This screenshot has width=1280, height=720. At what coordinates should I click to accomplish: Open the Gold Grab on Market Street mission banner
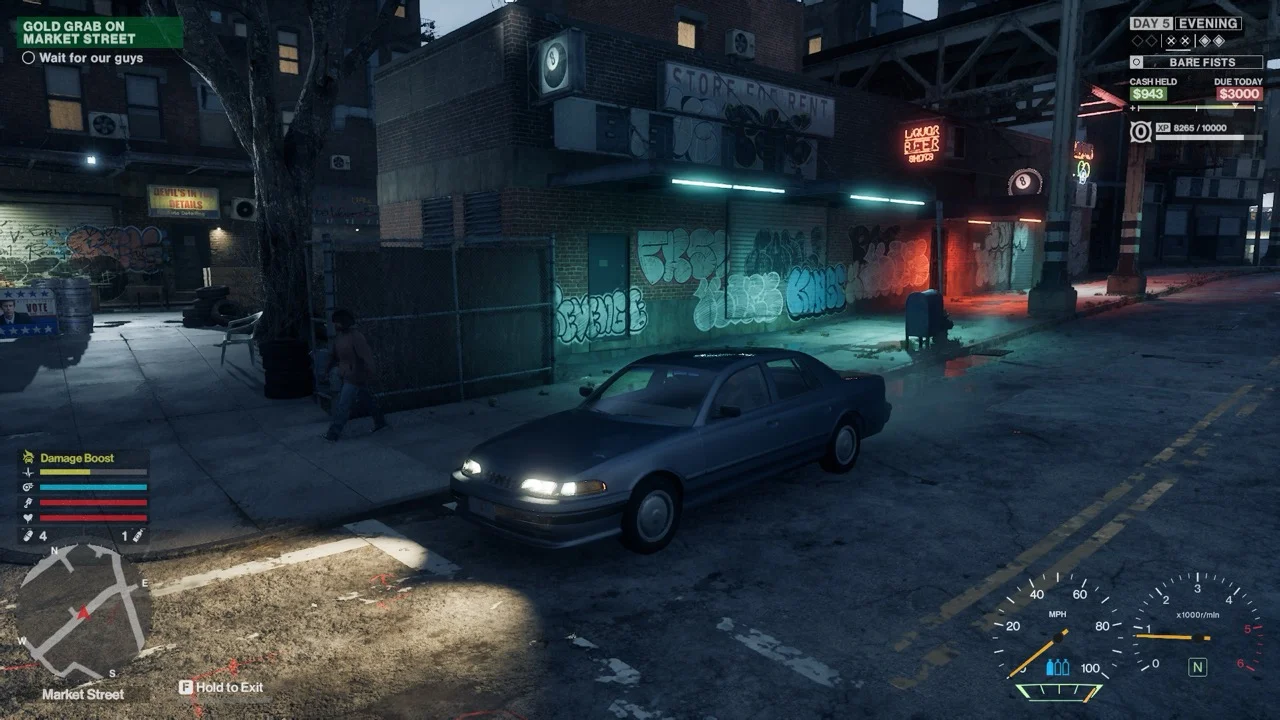pos(99,32)
